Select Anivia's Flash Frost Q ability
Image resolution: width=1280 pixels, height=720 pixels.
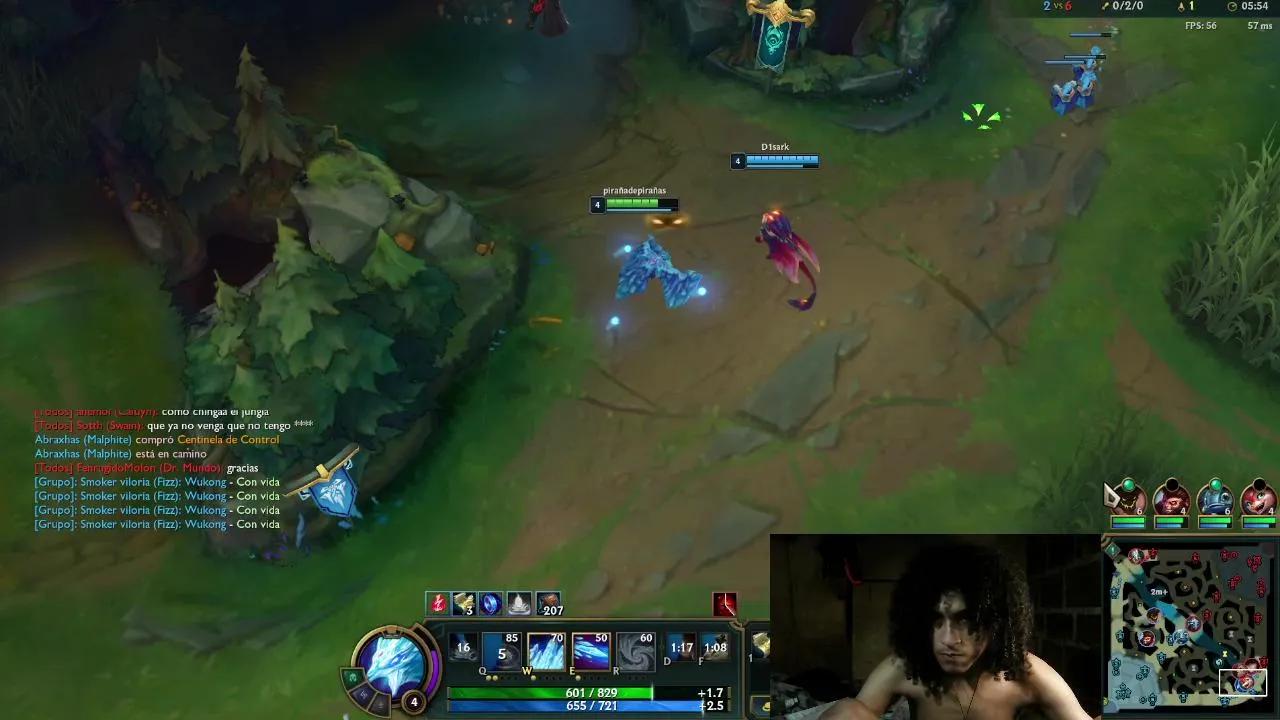tap(501, 651)
